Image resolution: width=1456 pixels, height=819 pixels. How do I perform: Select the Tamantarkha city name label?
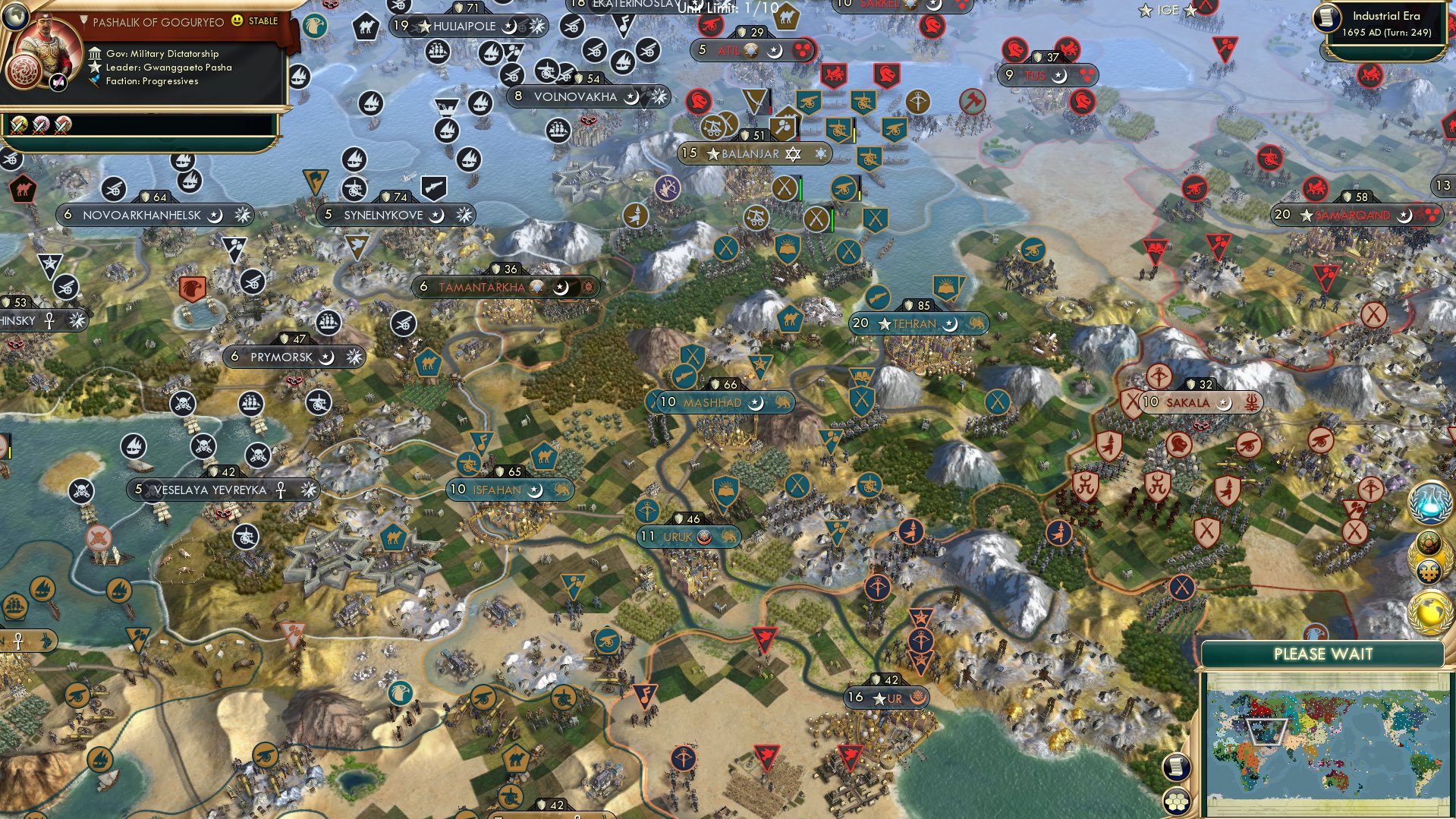tap(483, 287)
